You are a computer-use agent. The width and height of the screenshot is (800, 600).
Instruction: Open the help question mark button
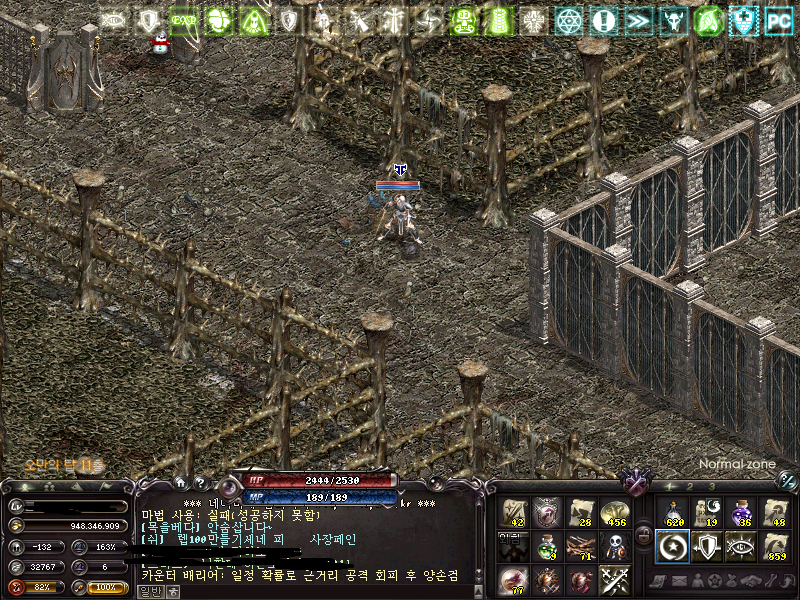199,482
